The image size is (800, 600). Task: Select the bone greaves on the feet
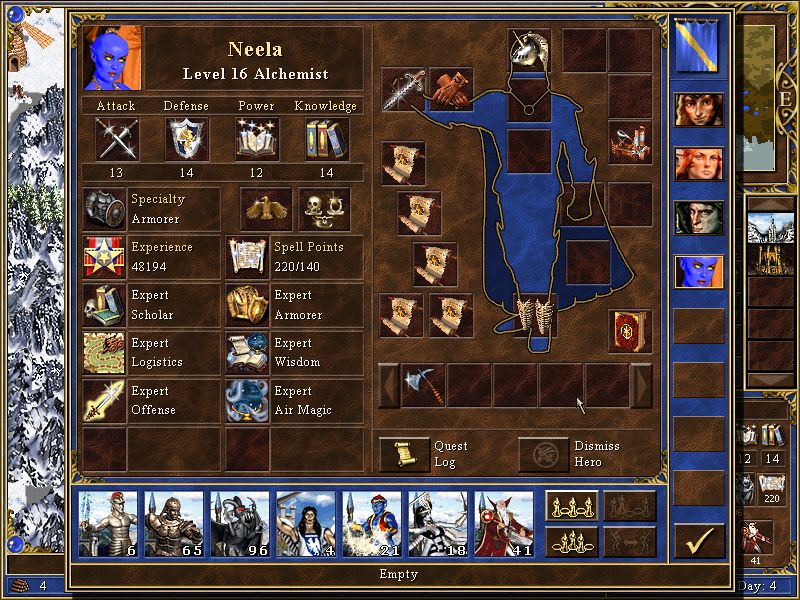(530, 314)
